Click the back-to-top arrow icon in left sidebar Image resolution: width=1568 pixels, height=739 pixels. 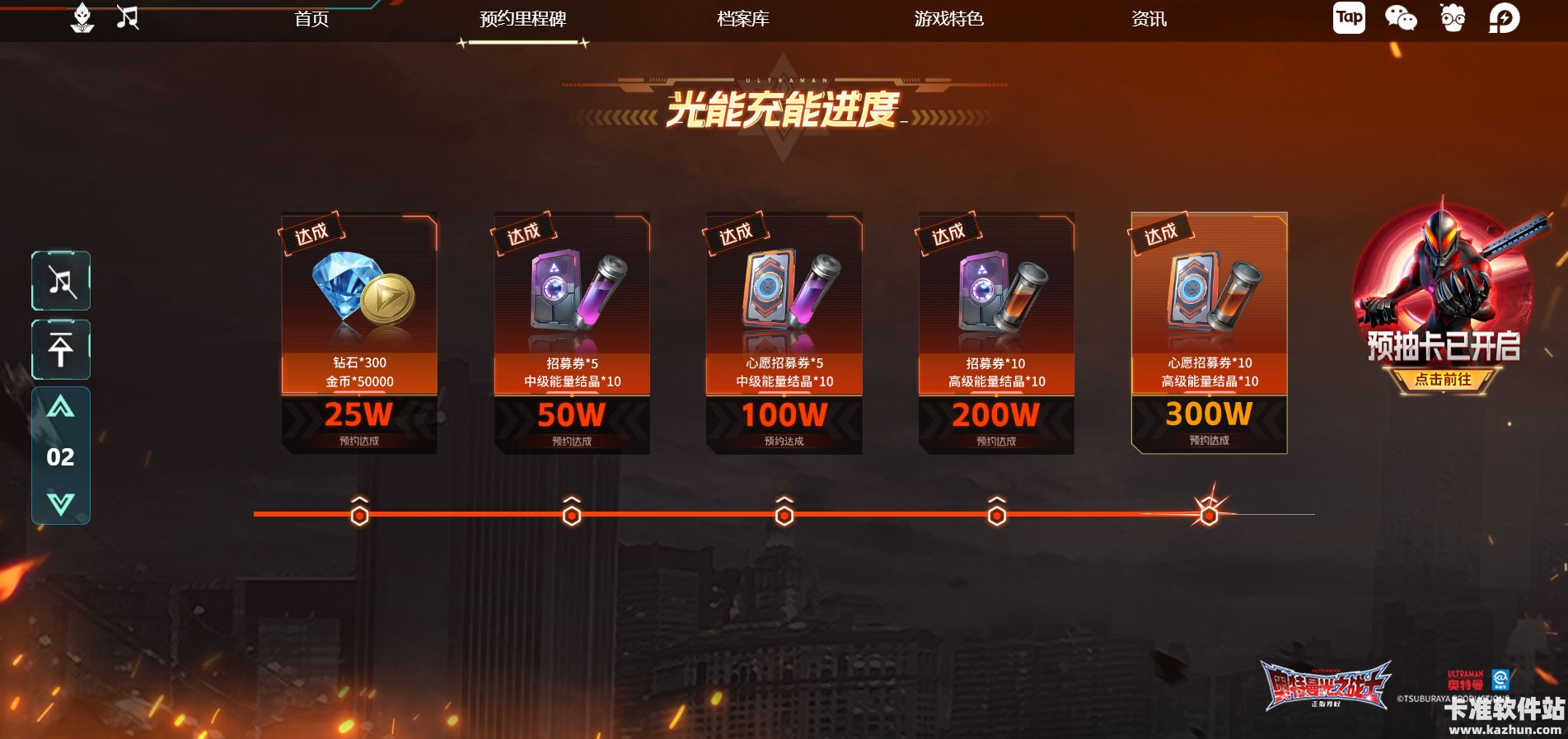click(x=60, y=349)
